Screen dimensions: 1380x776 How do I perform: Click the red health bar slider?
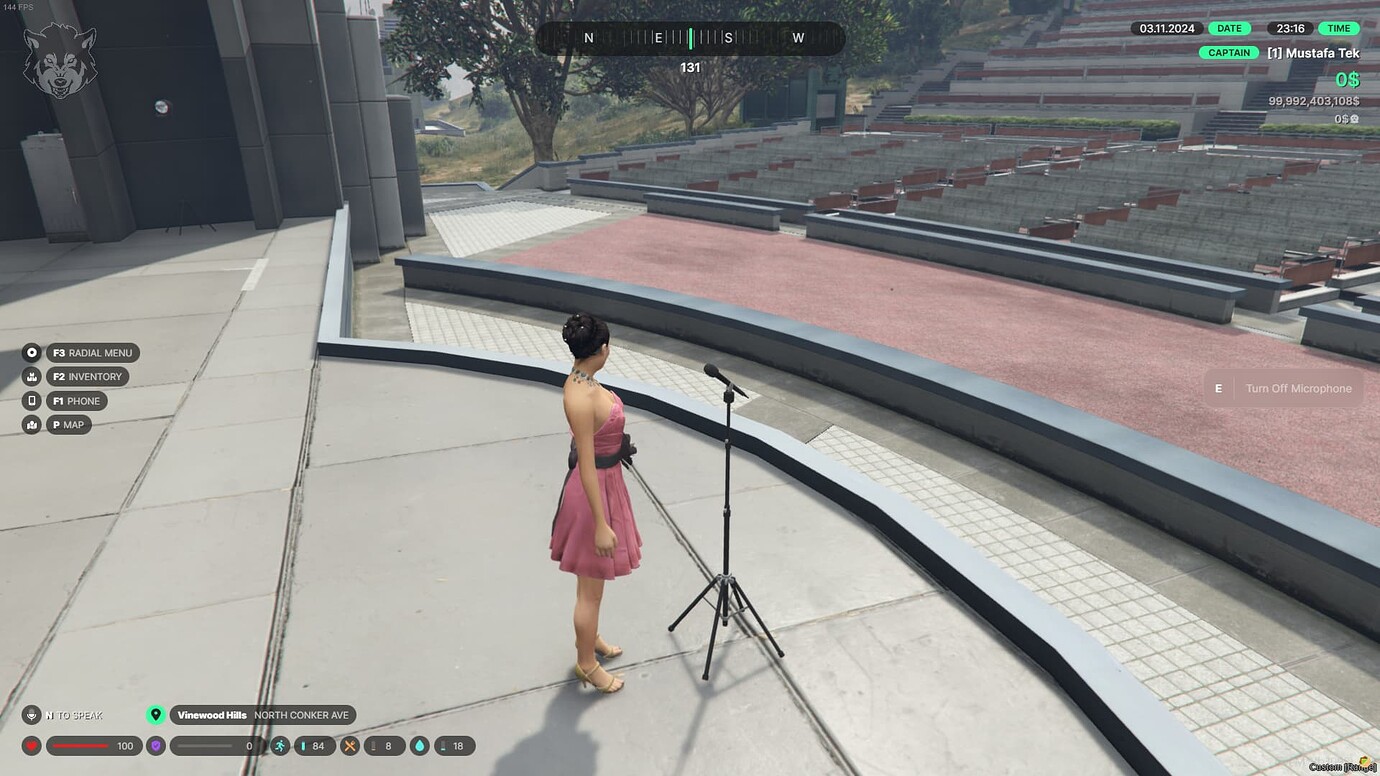80,746
